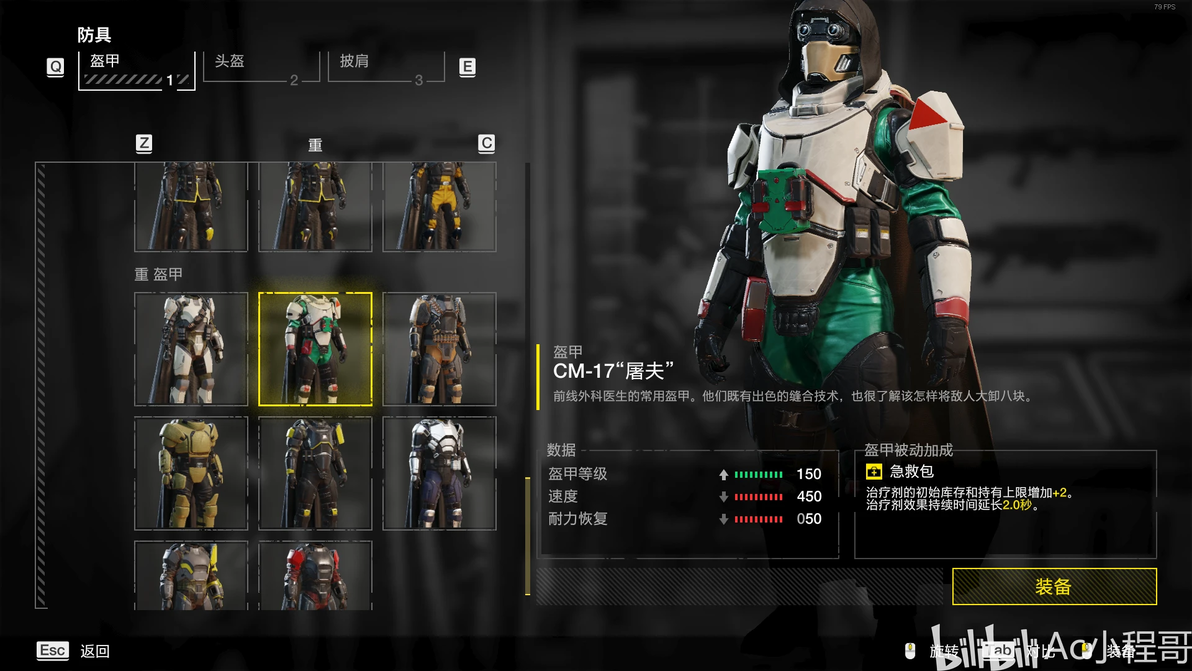The image size is (1192, 671).
Task: Choose the bulky all-yellow armor thumbnail
Action: coord(191,473)
